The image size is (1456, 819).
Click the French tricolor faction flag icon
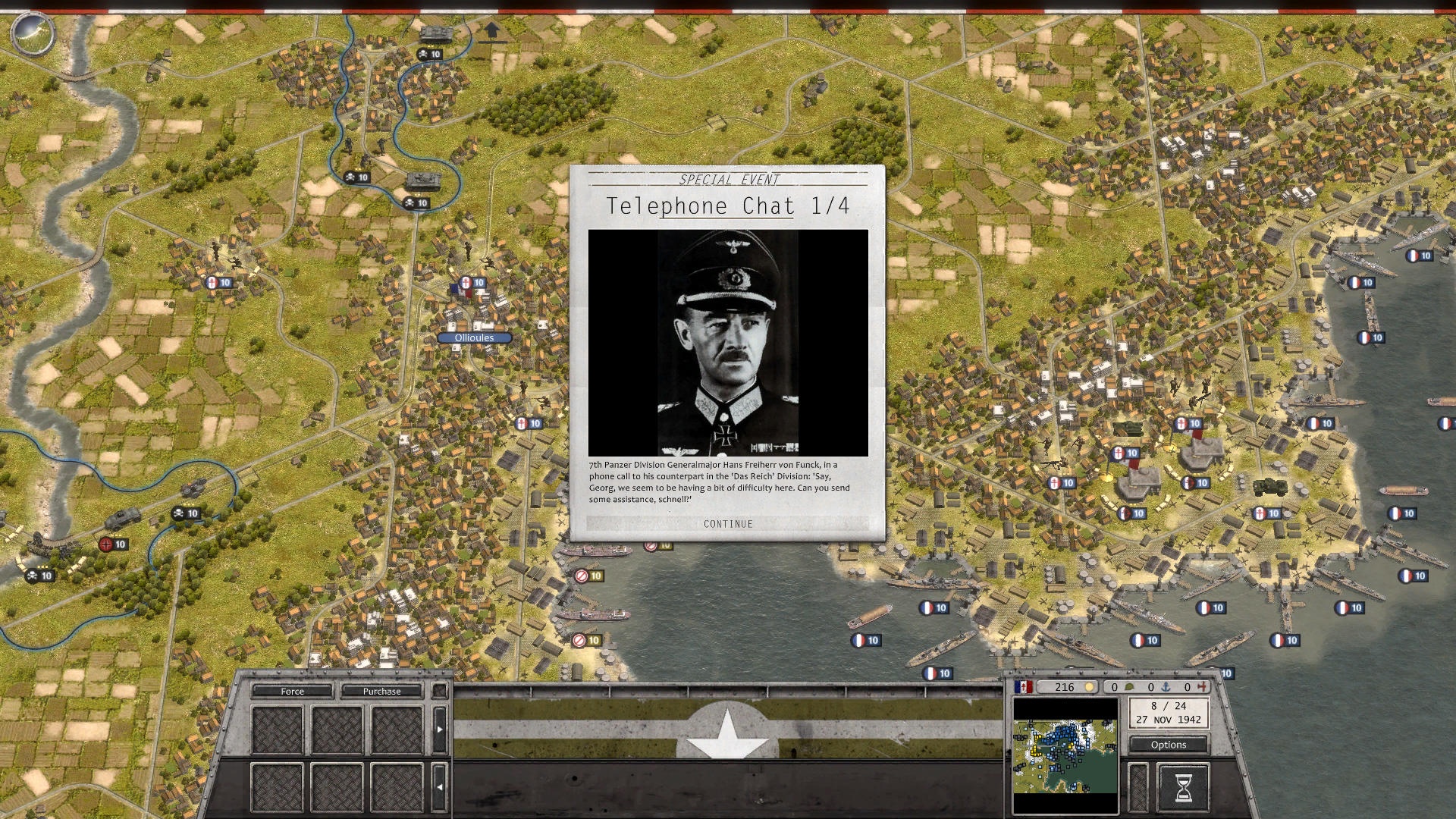click(1024, 687)
